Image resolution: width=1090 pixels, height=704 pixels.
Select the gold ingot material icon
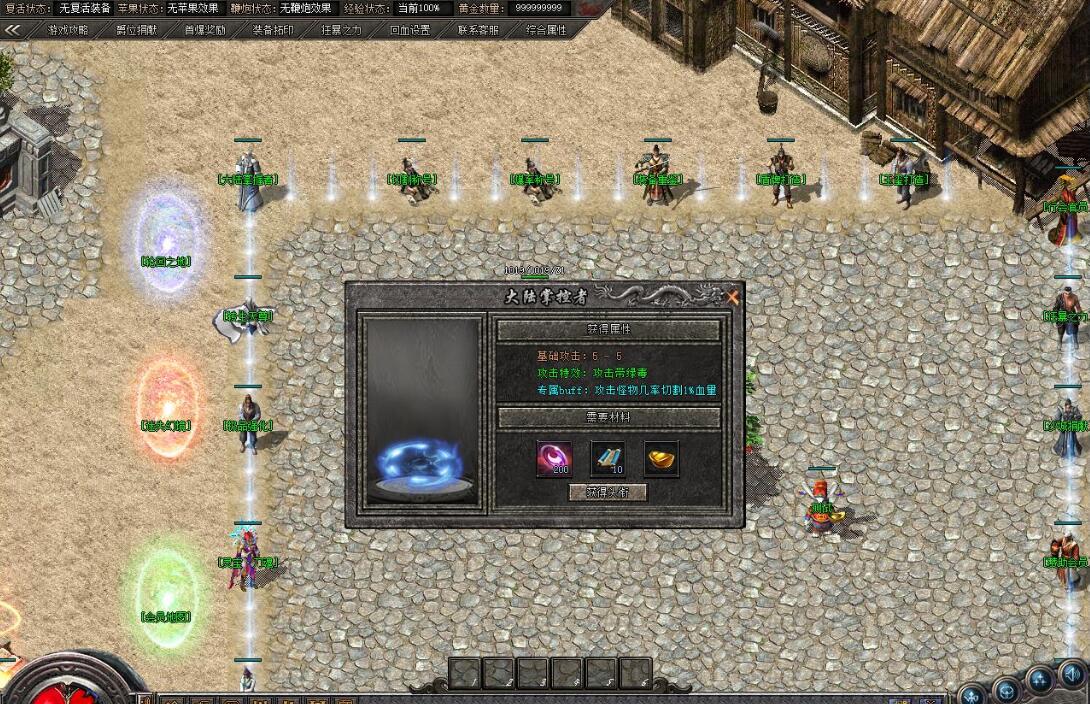(x=661, y=458)
